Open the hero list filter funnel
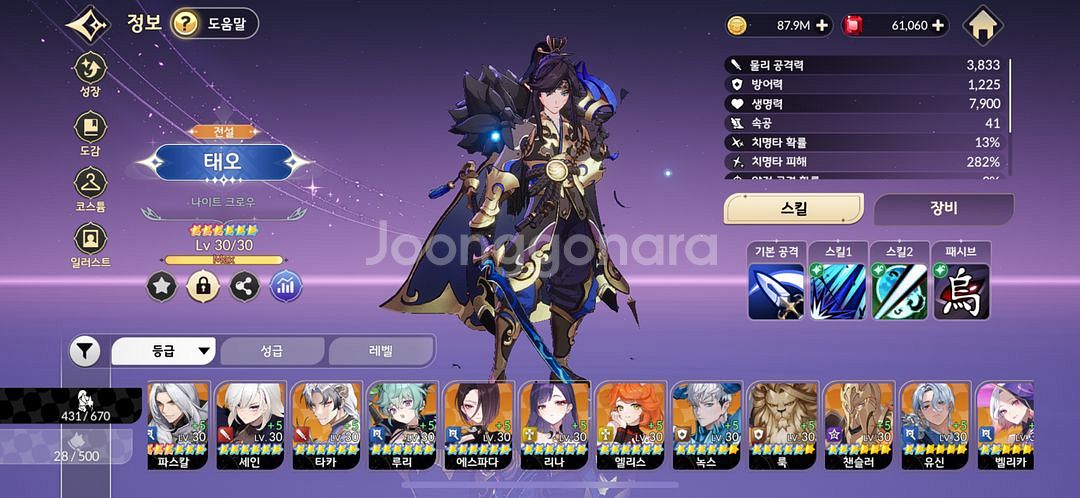Viewport: 1080px width, 498px height. [x=85, y=351]
